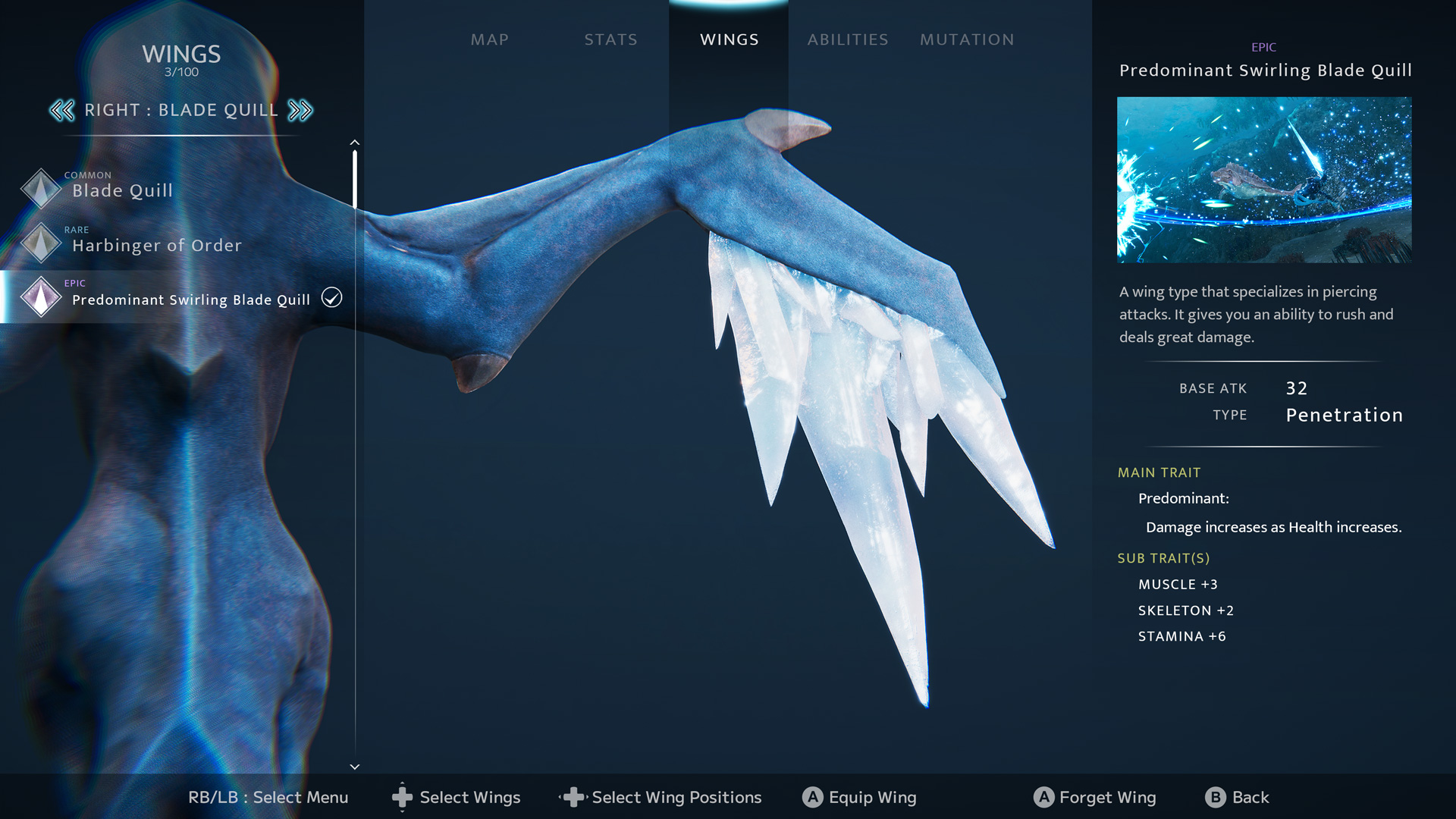
Task: Choose the common Blade Quill wing
Action: [x=122, y=190]
